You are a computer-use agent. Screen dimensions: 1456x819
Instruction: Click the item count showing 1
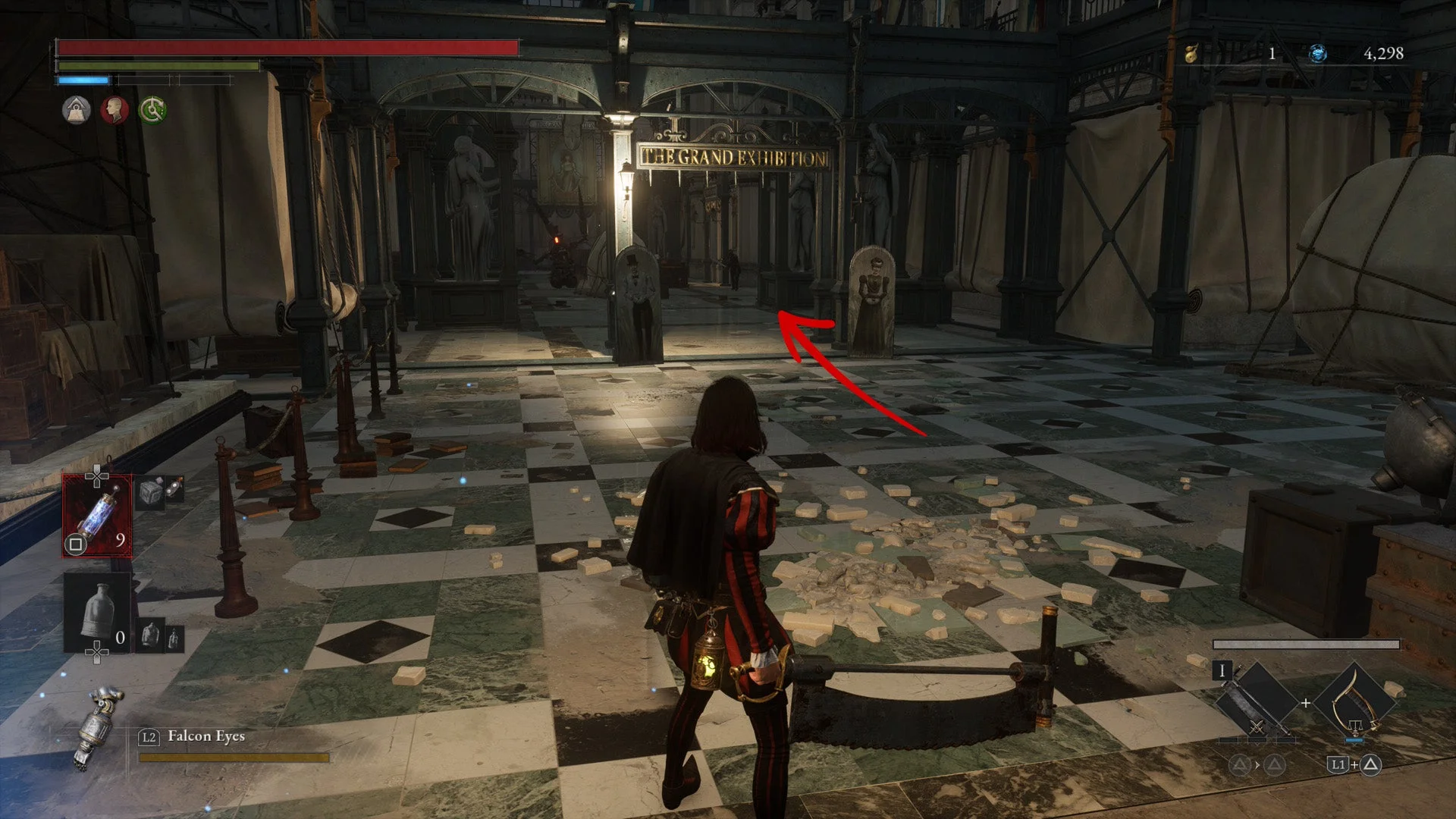point(1271,53)
